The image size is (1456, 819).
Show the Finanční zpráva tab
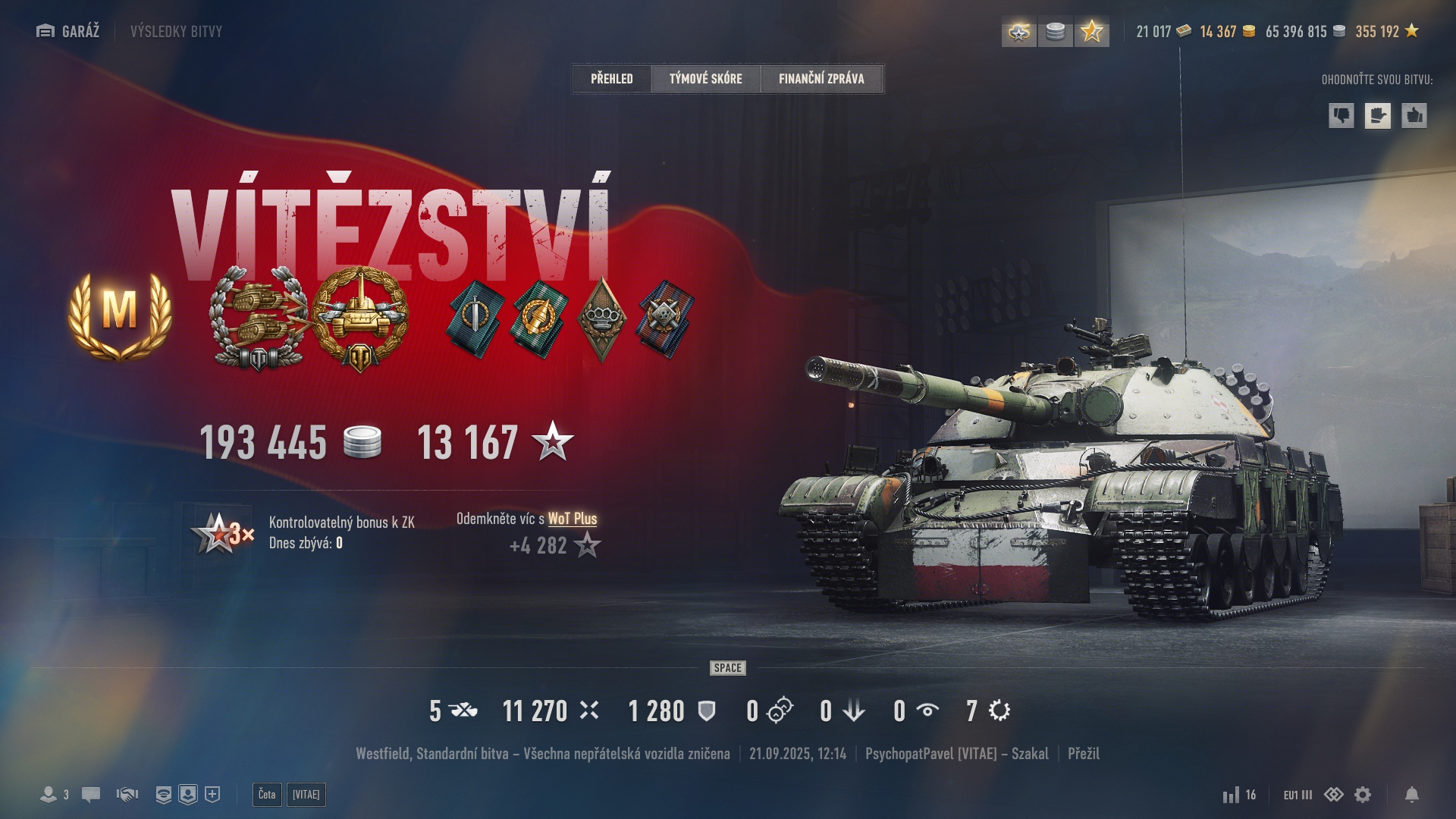(x=821, y=78)
